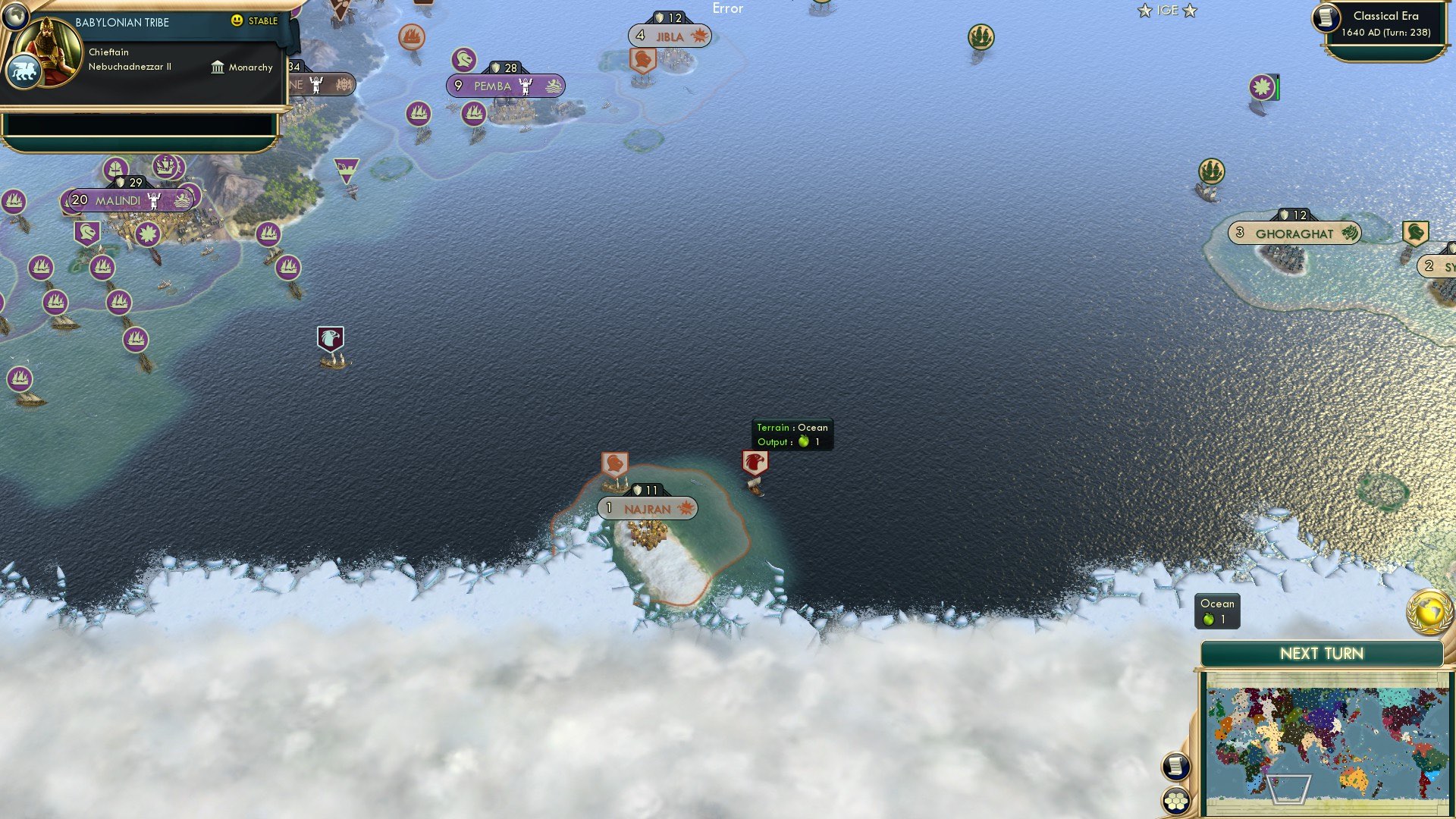The height and width of the screenshot is (819, 1456).
Task: Select the maroon eagle unit flag in mid-ocean
Action: [329, 340]
